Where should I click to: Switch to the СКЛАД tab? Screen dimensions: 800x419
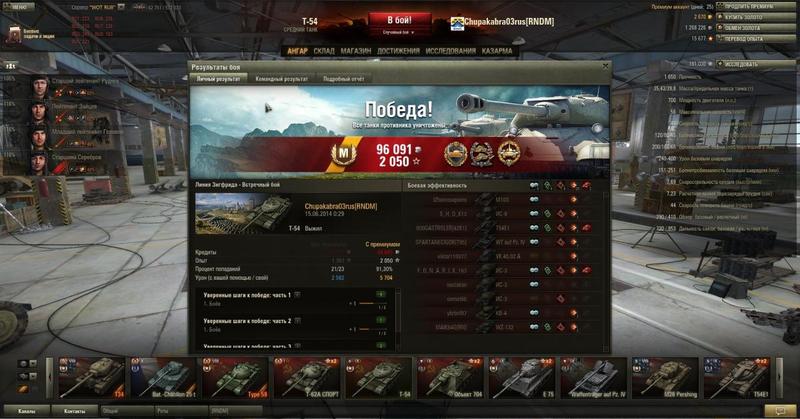tap(324, 50)
